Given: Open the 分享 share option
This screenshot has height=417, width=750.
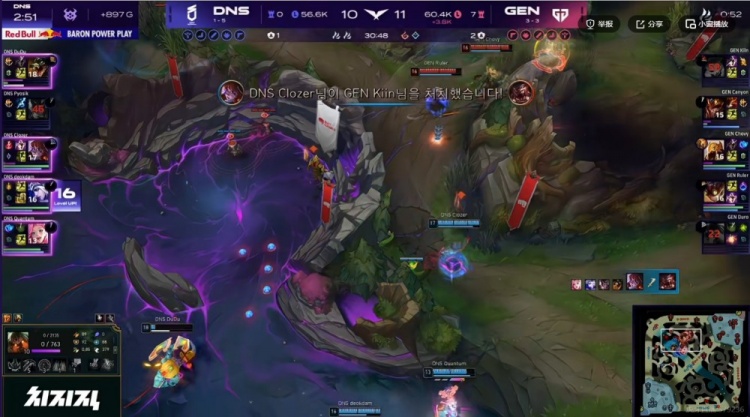Looking at the screenshot, I should (x=650, y=24).
